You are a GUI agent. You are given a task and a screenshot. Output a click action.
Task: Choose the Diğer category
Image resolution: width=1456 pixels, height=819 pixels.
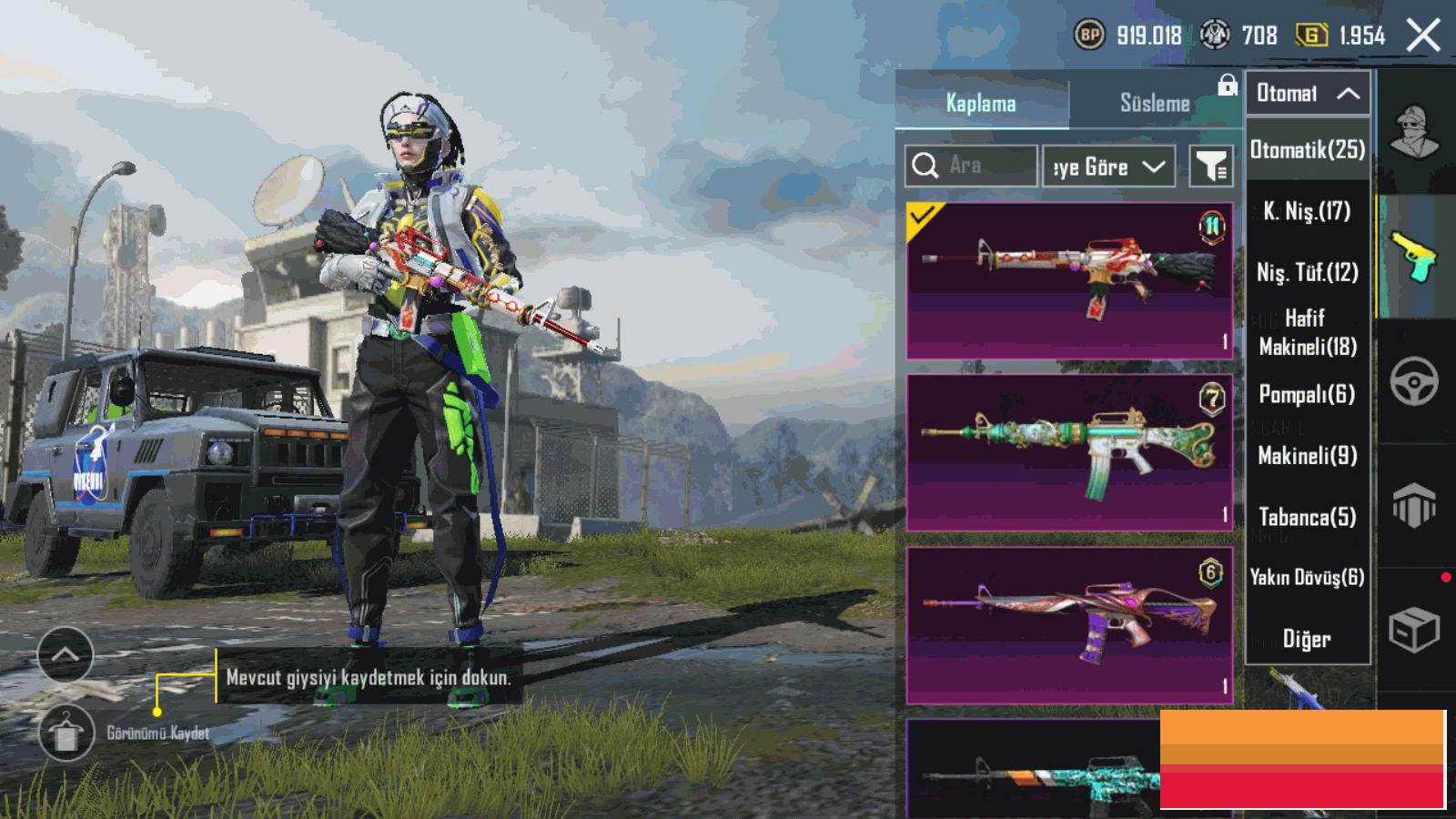coord(1308,639)
